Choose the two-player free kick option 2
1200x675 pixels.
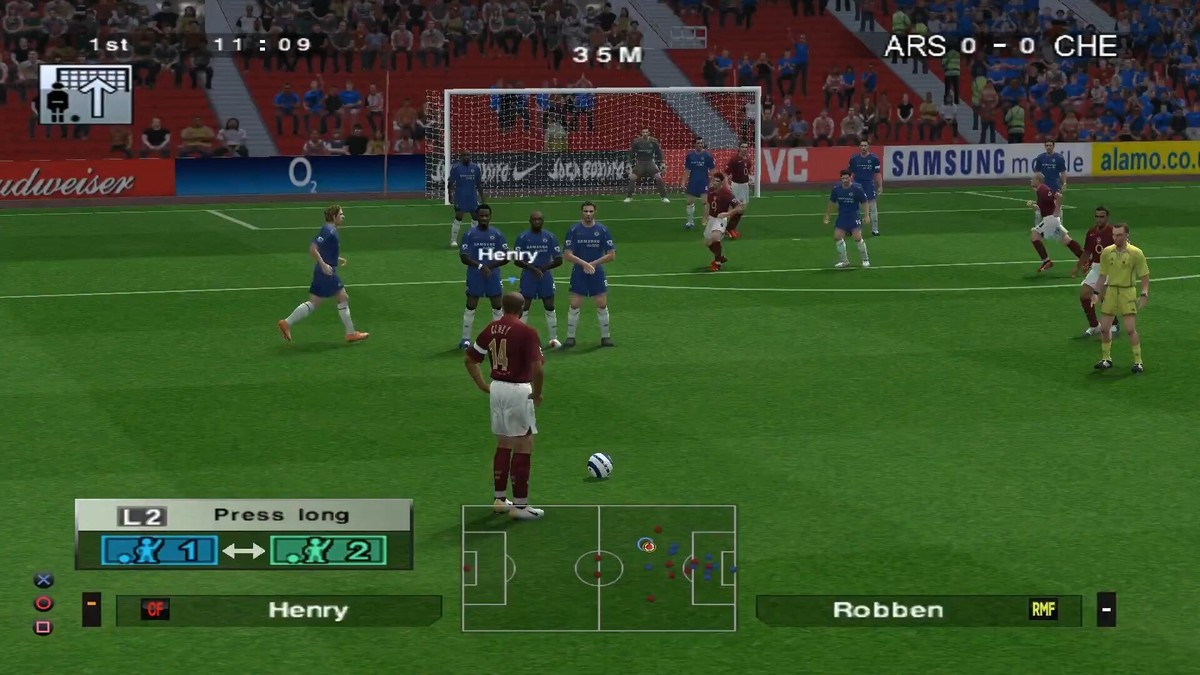click(x=327, y=550)
